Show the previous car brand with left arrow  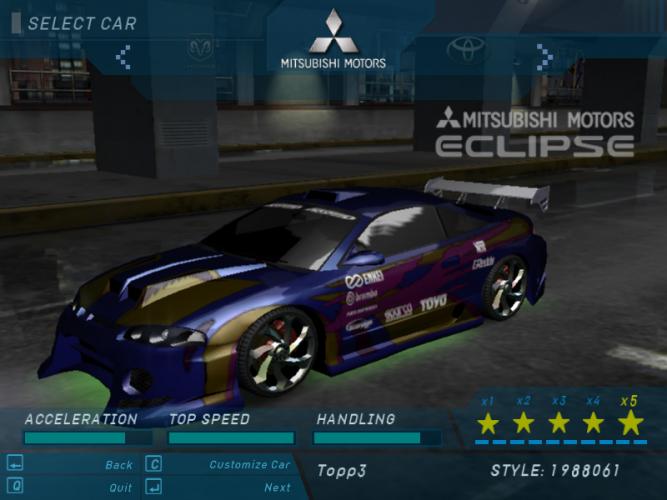[123, 56]
